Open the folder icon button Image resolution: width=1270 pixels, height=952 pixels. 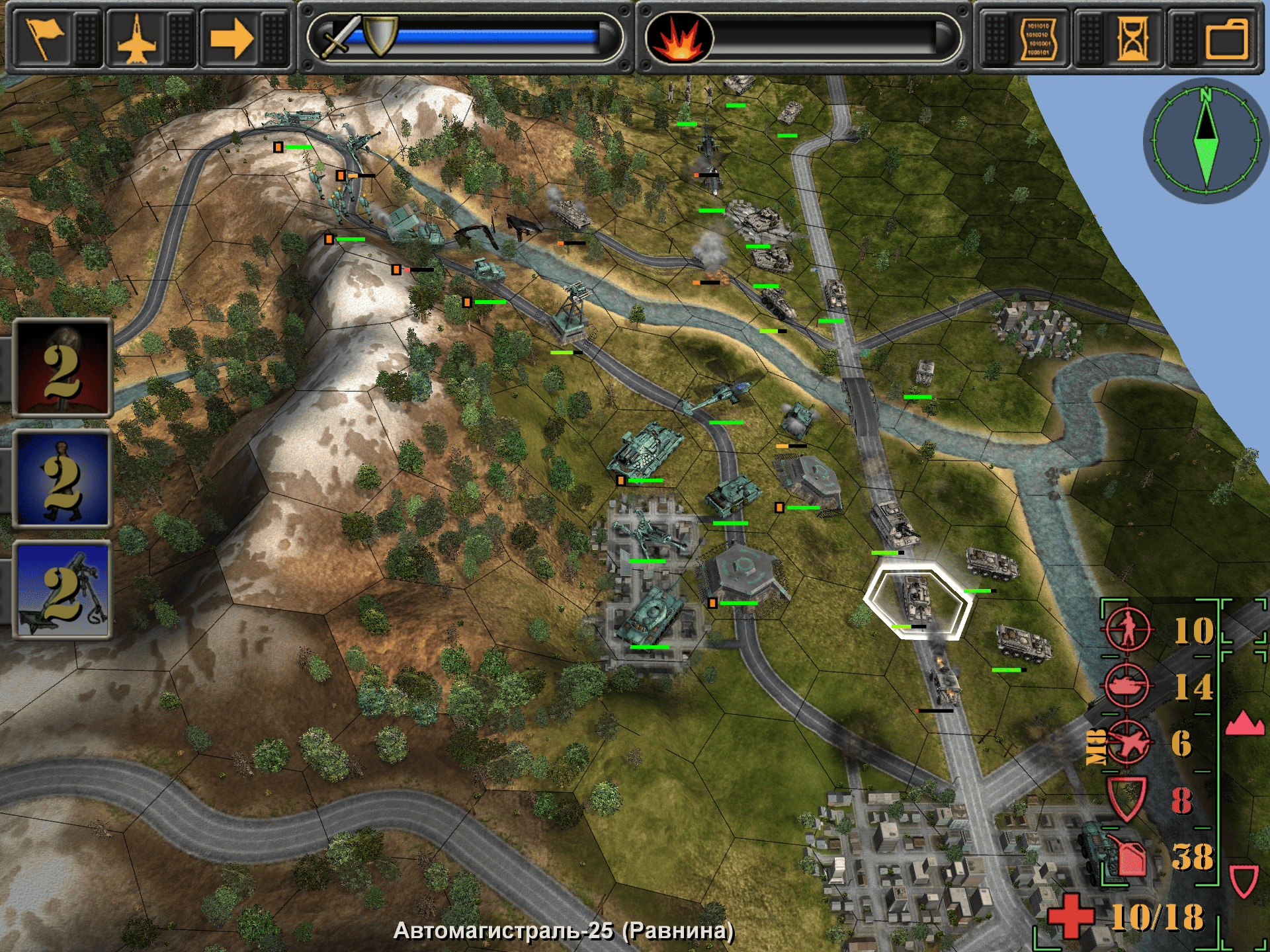click(x=1226, y=38)
